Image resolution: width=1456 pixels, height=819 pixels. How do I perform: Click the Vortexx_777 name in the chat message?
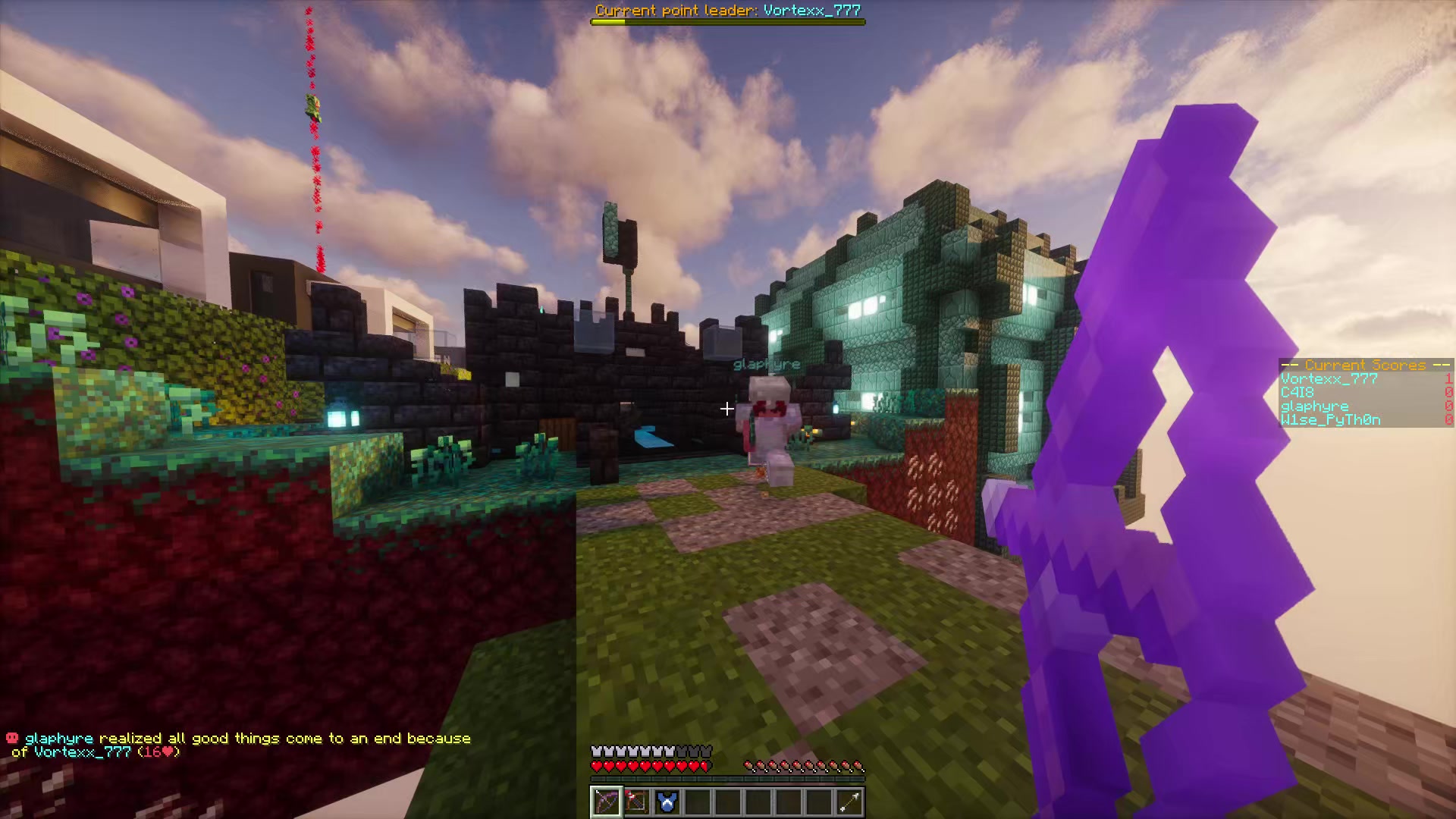point(82,752)
